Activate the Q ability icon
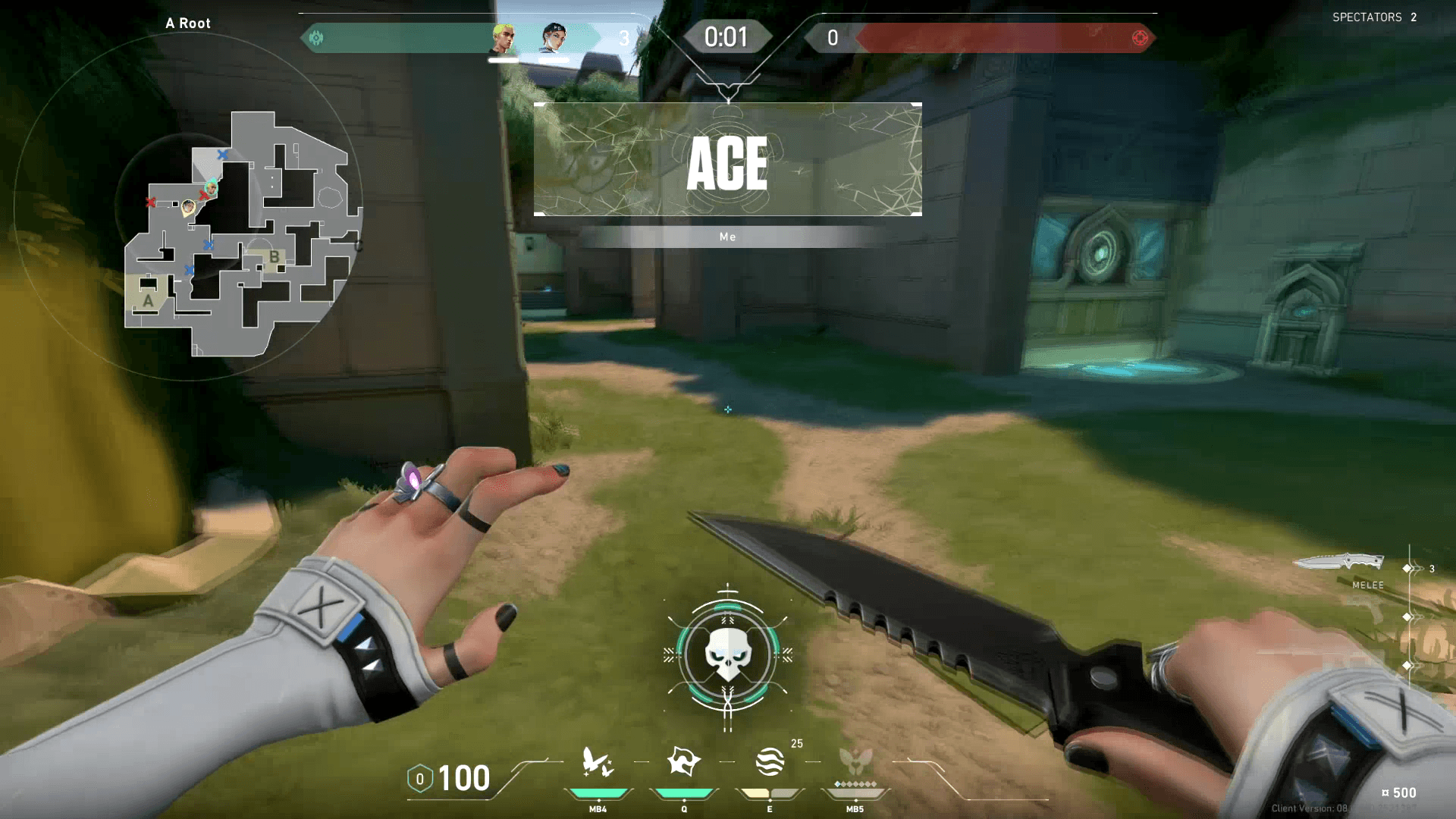Image resolution: width=1456 pixels, height=819 pixels. click(683, 761)
